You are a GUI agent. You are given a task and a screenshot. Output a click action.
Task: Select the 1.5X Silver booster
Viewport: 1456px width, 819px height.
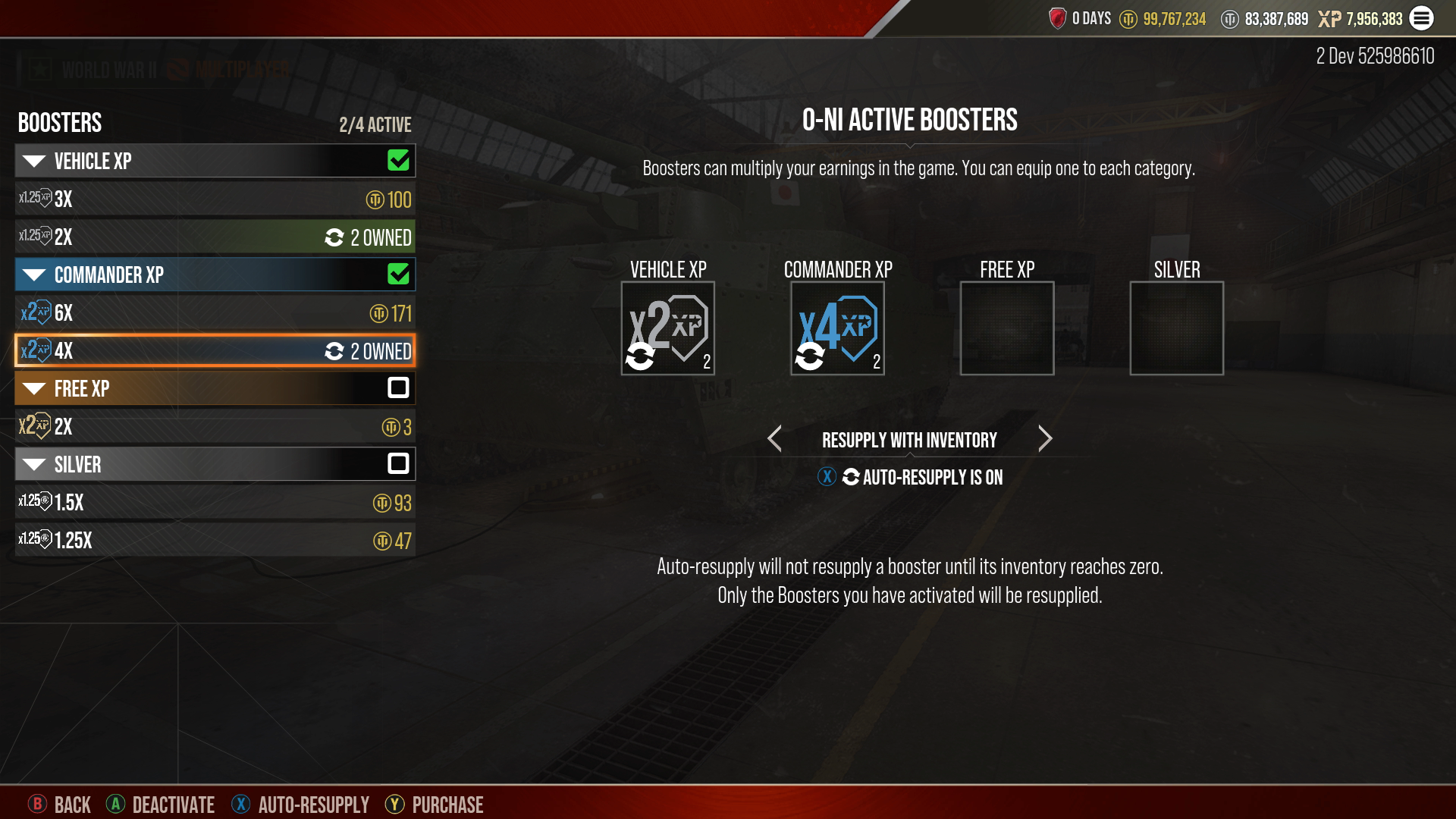click(215, 503)
